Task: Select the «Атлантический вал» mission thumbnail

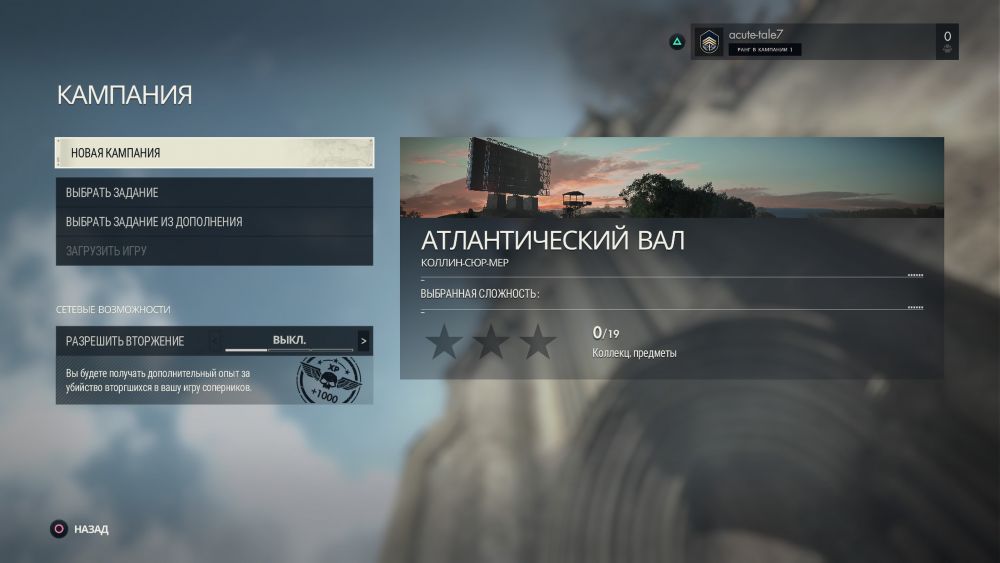Action: coord(671,178)
